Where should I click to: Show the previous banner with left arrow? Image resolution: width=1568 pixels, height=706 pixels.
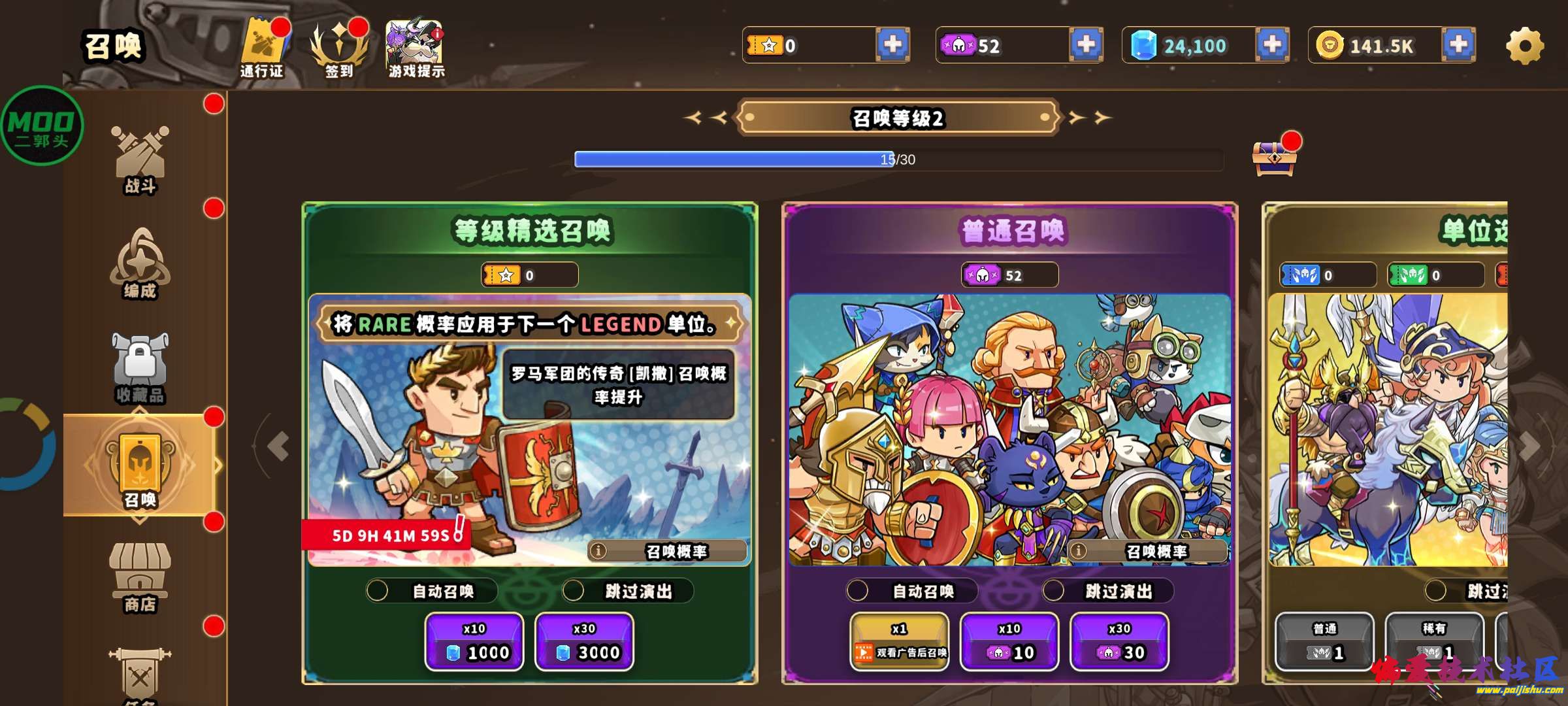coord(279,446)
